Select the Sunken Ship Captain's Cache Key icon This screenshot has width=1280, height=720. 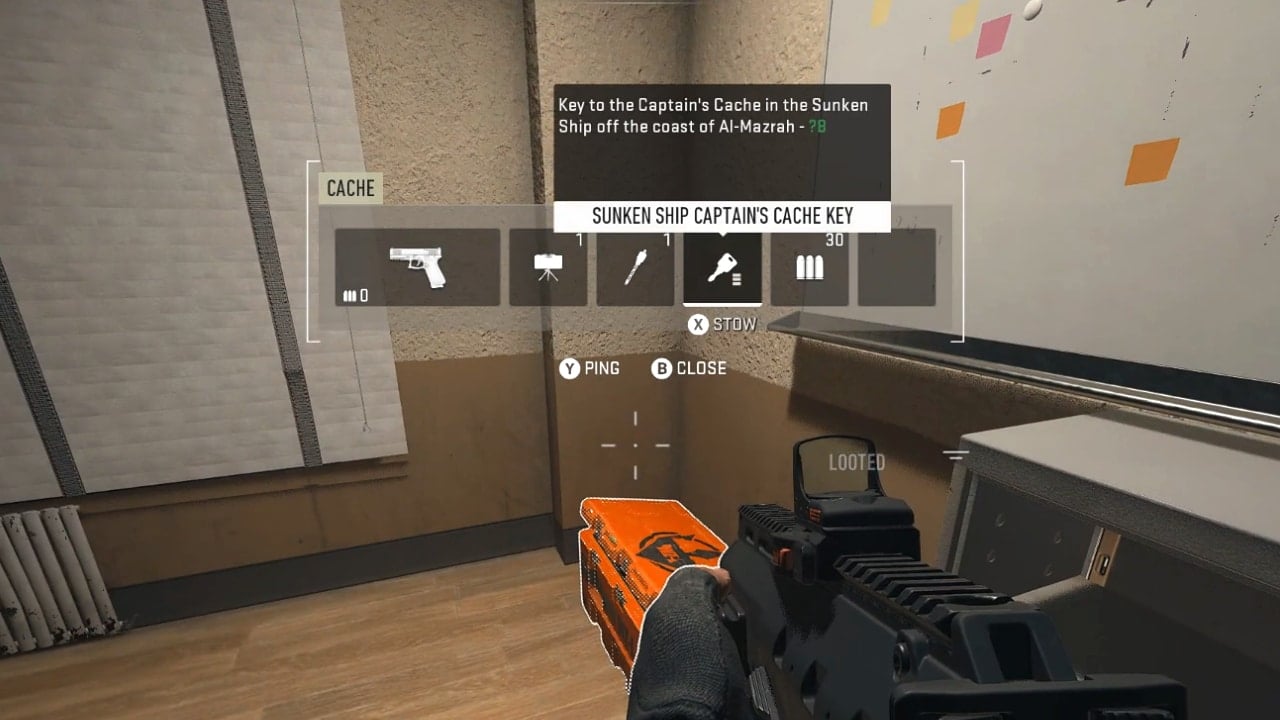722,267
